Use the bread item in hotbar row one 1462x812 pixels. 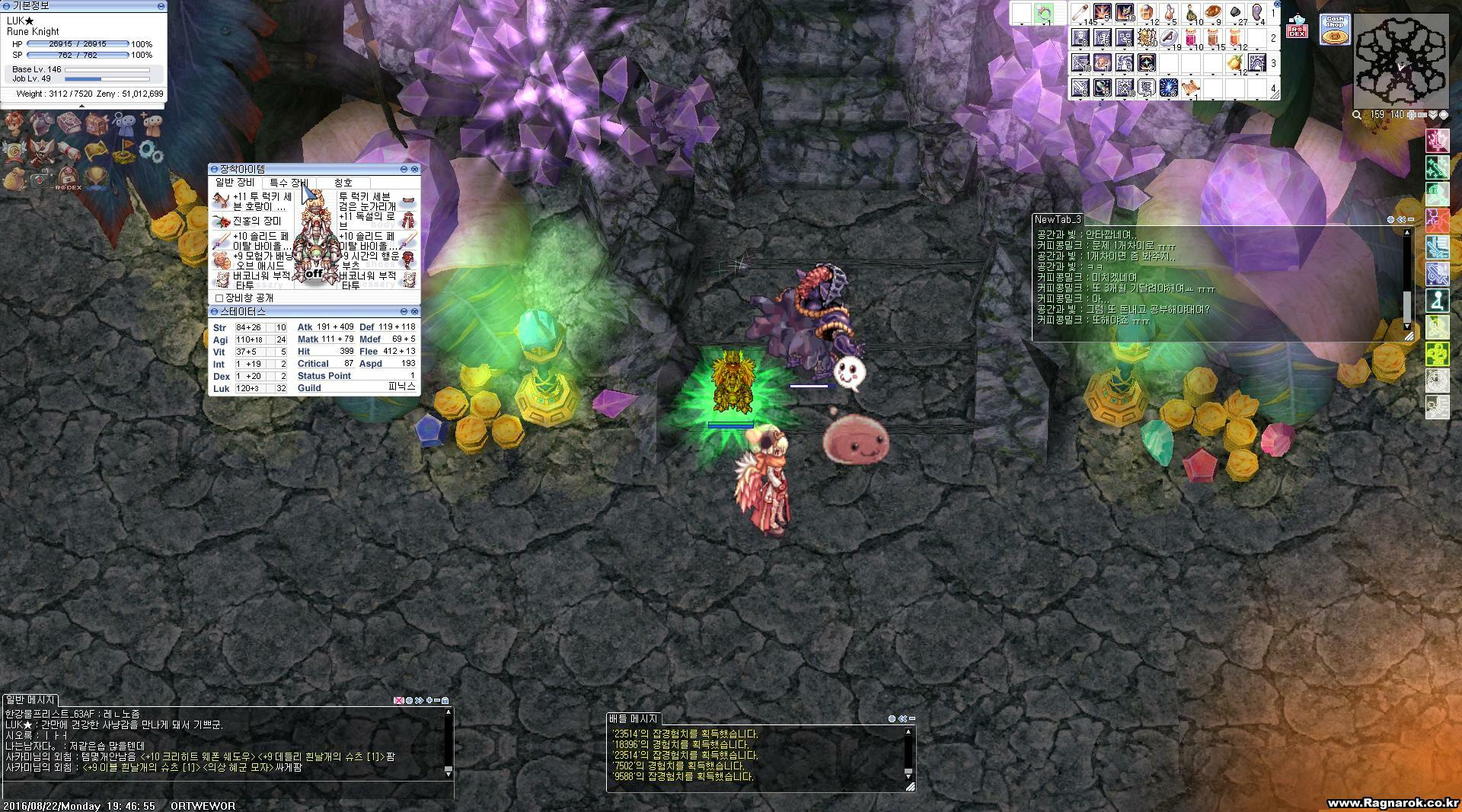[1212, 12]
